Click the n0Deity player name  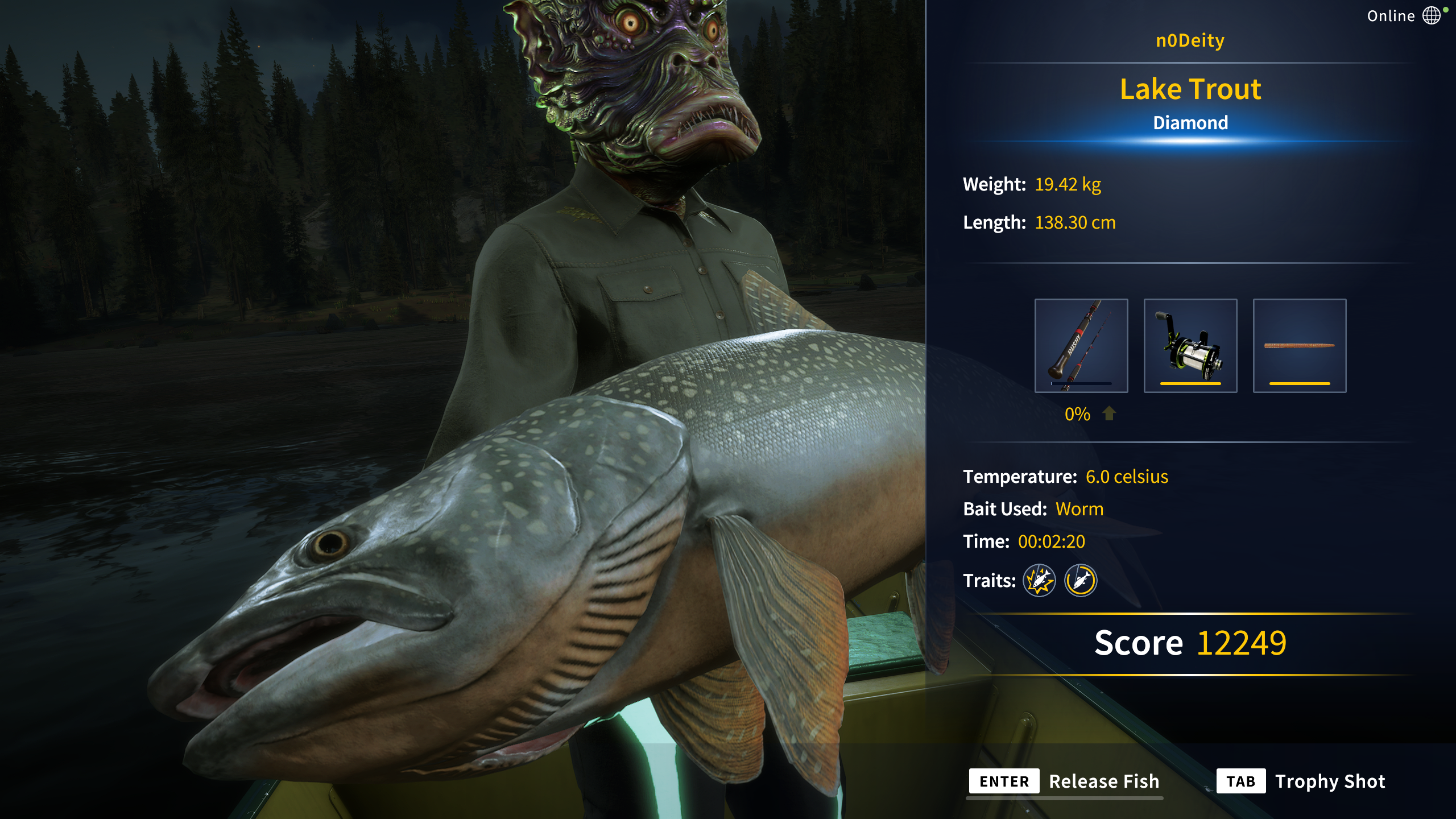tap(1190, 40)
